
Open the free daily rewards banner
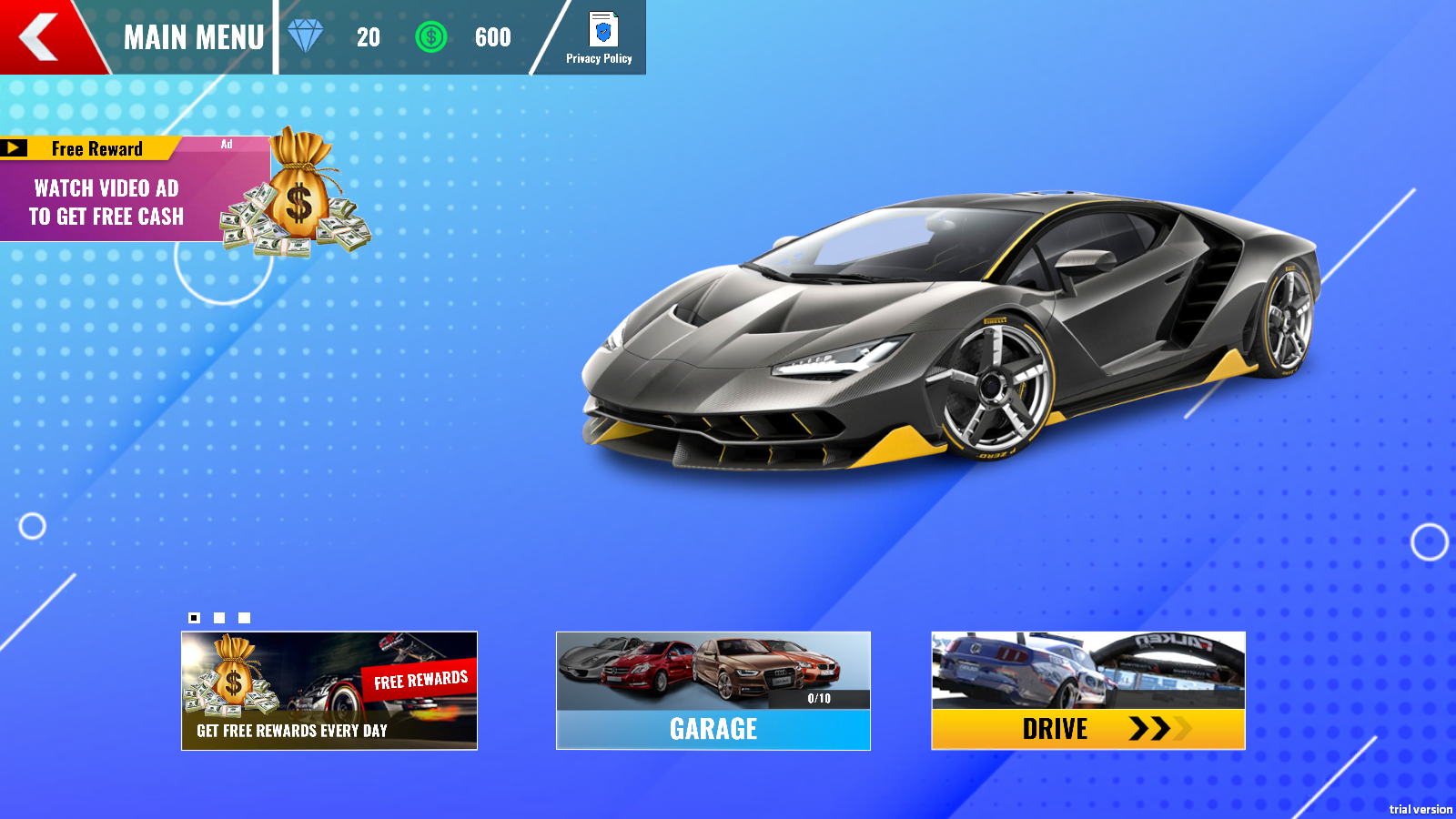(329, 691)
